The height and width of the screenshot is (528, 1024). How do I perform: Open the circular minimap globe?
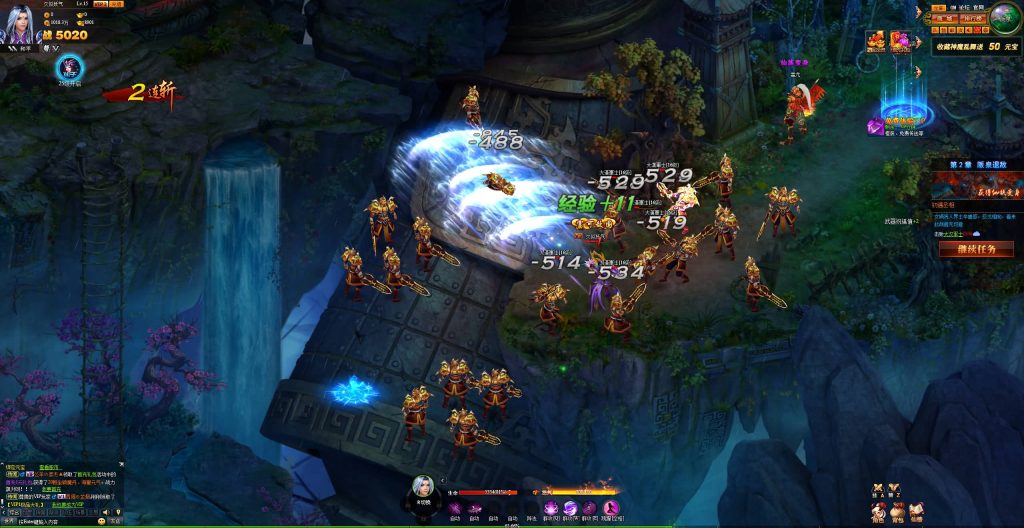1002,19
